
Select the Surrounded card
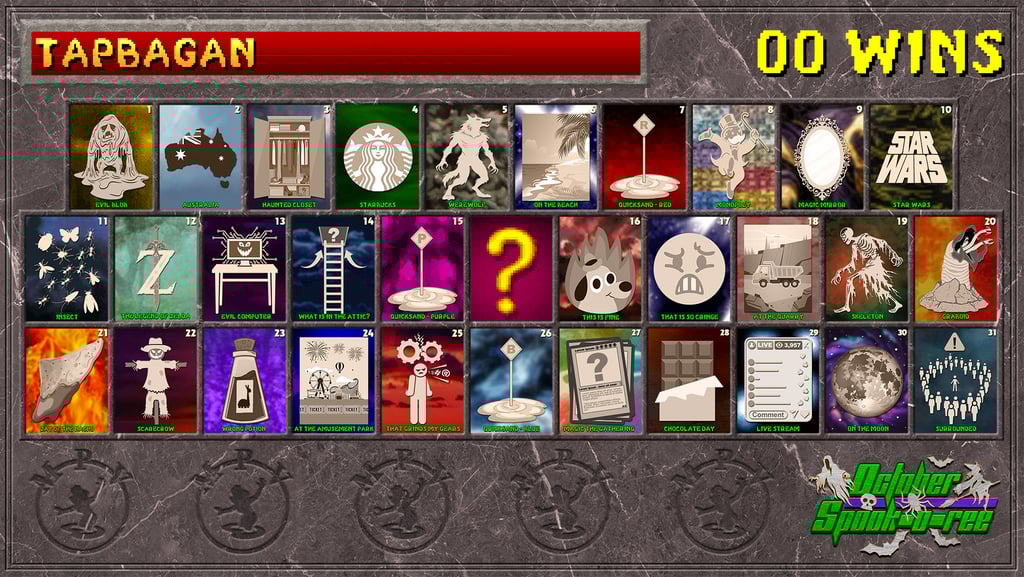pyautogui.click(x=955, y=380)
